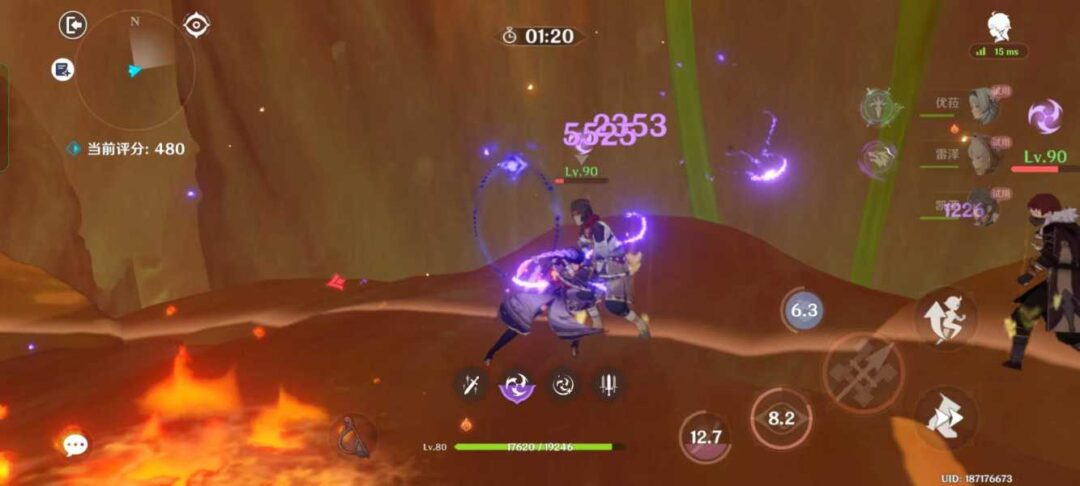The image size is (1080, 486).
Task: Open the Paimon menu icon
Action: pos(998,27)
